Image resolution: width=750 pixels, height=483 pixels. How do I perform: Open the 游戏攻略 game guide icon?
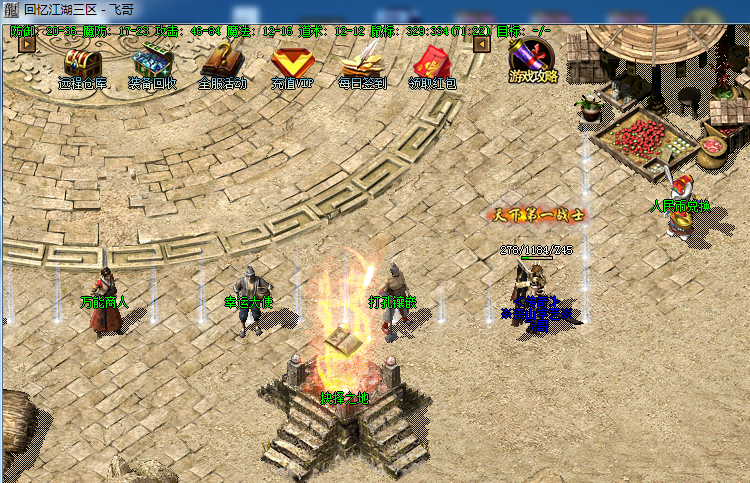(532, 60)
